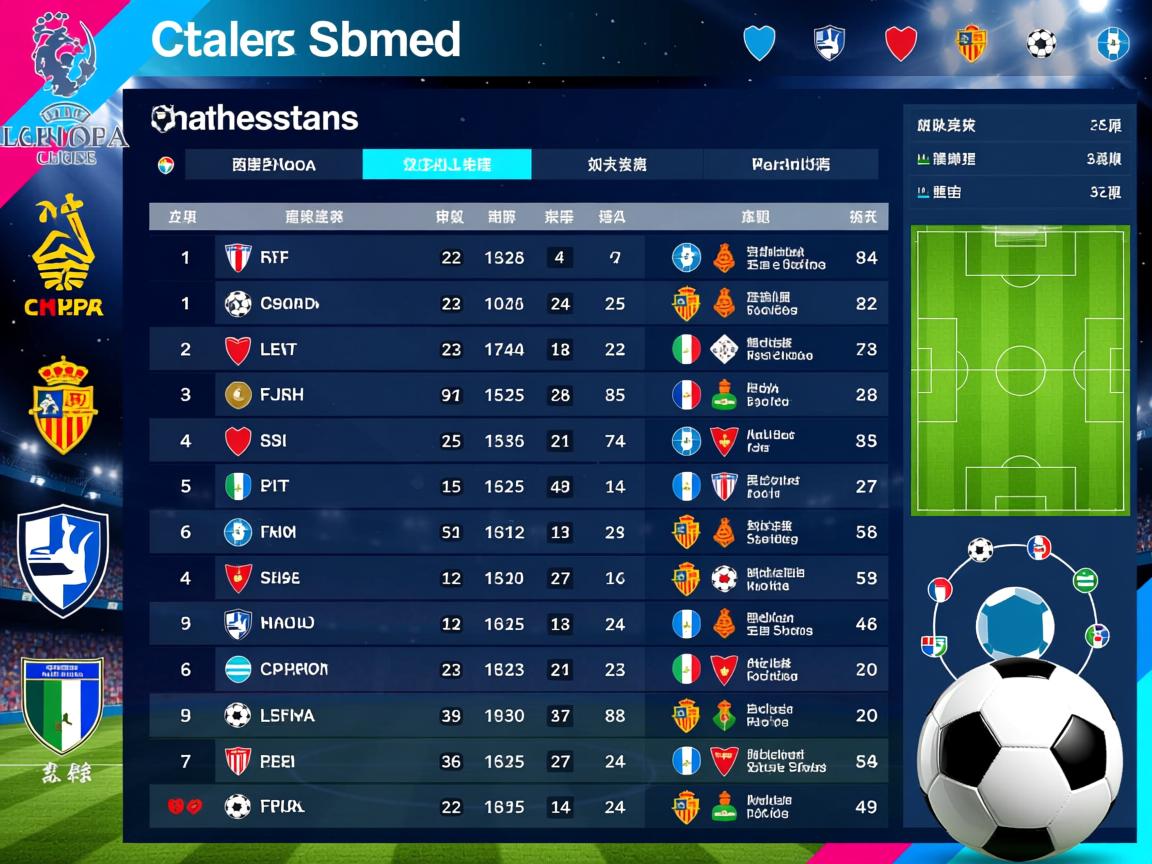The height and width of the screenshot is (864, 1152).
Task: Switch to the cyan highlighted tab
Action: pyautogui.click(x=446, y=165)
